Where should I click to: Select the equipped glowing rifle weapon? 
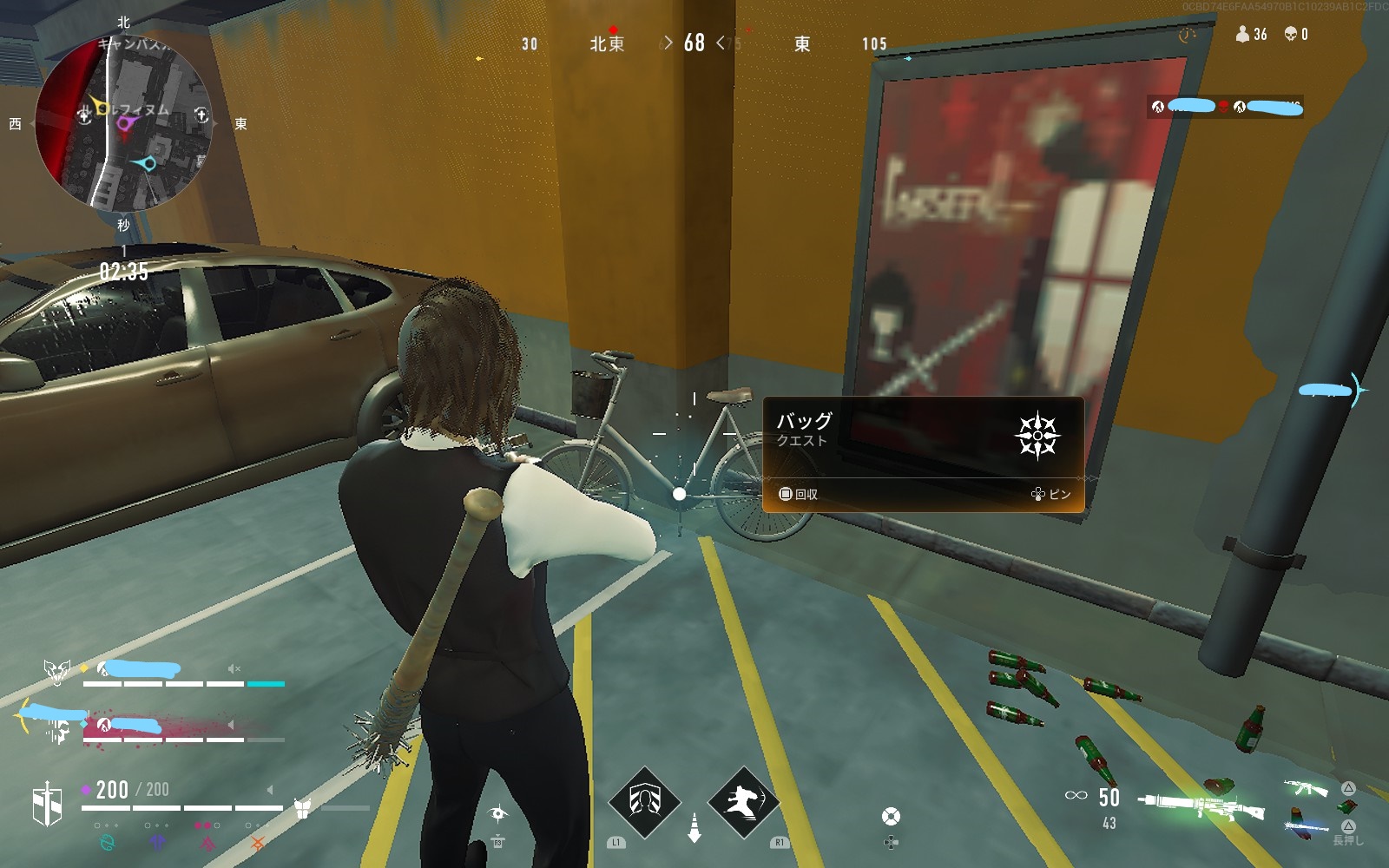click(x=1202, y=806)
